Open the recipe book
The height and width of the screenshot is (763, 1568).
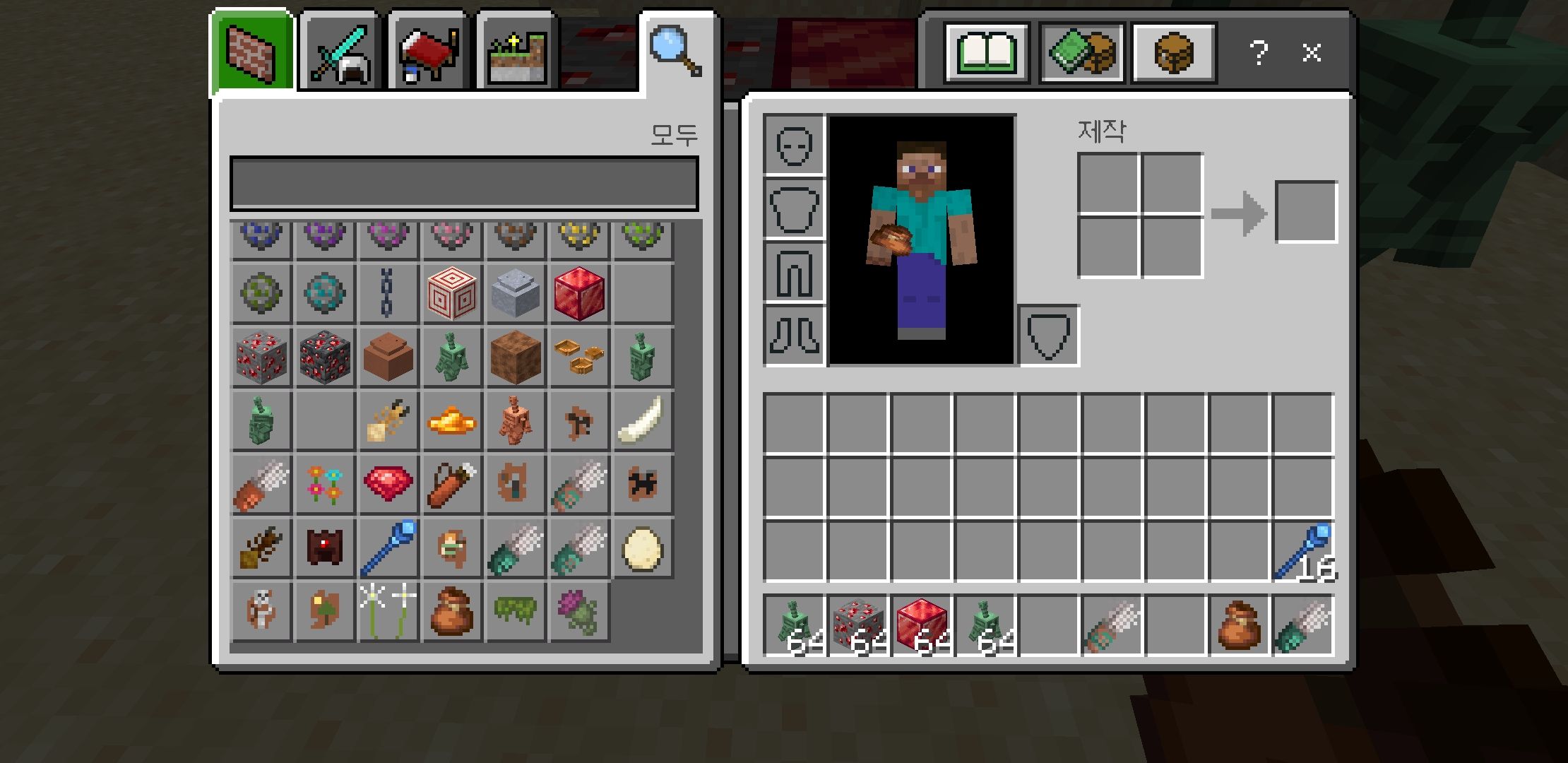click(987, 53)
